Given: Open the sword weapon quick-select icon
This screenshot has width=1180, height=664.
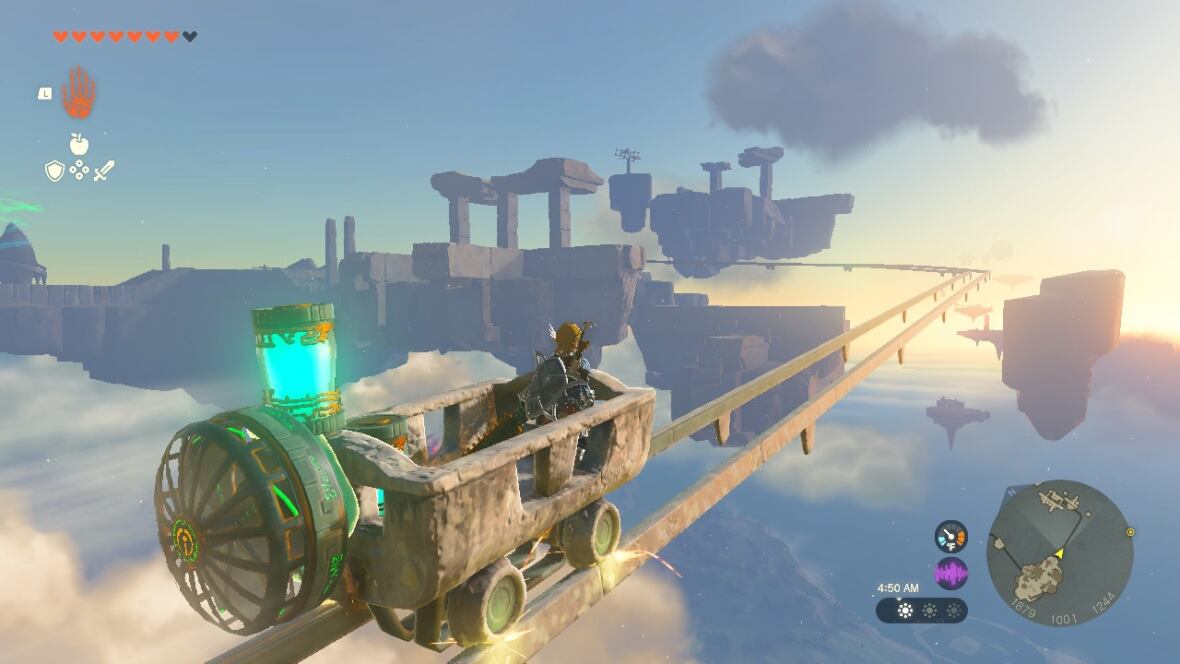Looking at the screenshot, I should [104, 170].
